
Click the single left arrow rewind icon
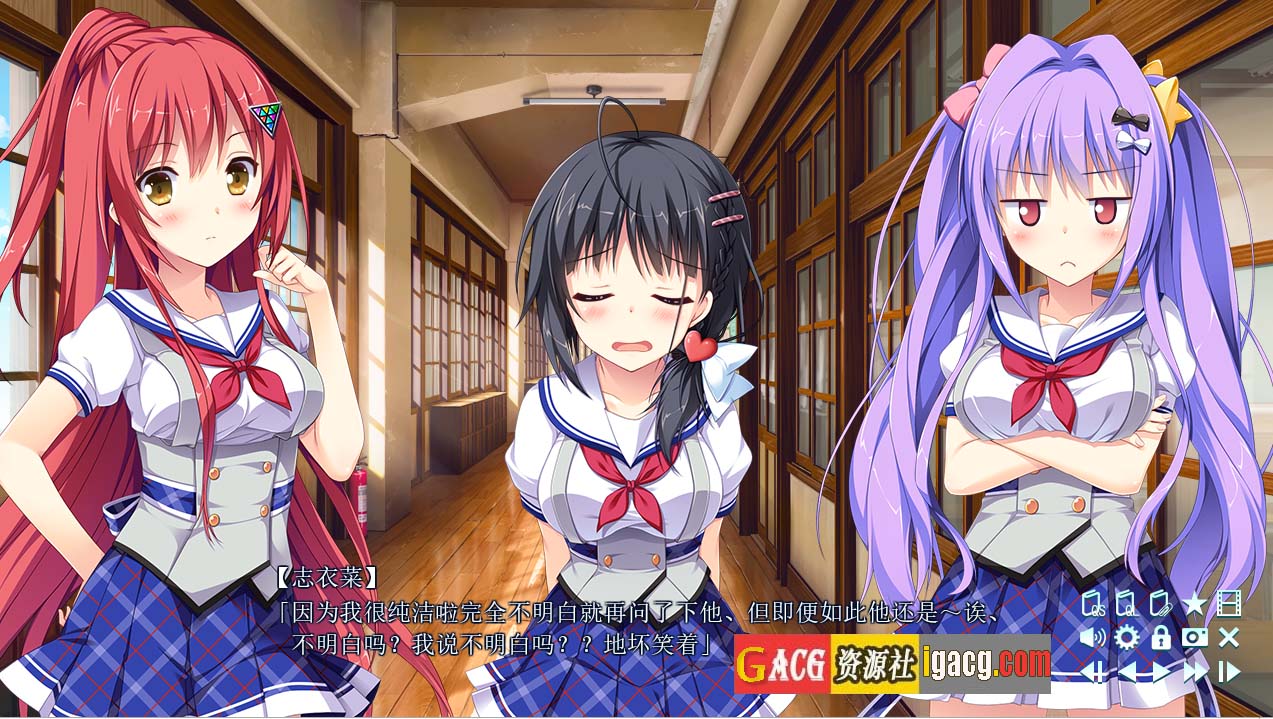pos(1128,671)
